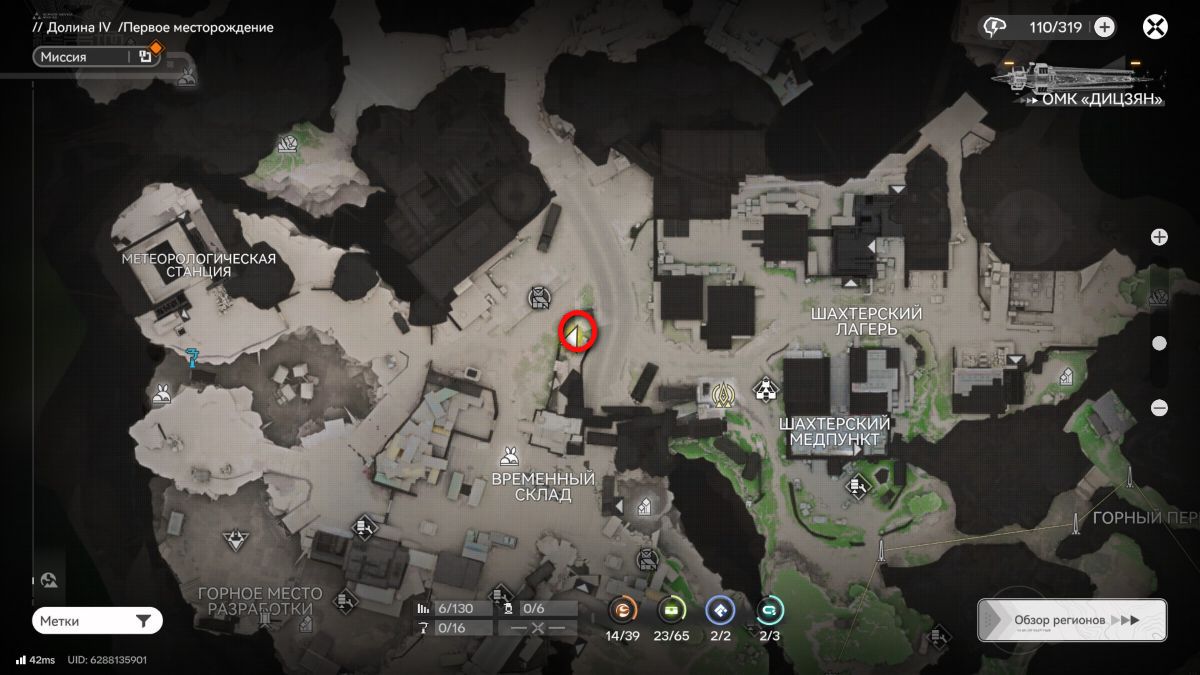
Task: Open Обзор регионов region overview
Action: [x=1071, y=620]
